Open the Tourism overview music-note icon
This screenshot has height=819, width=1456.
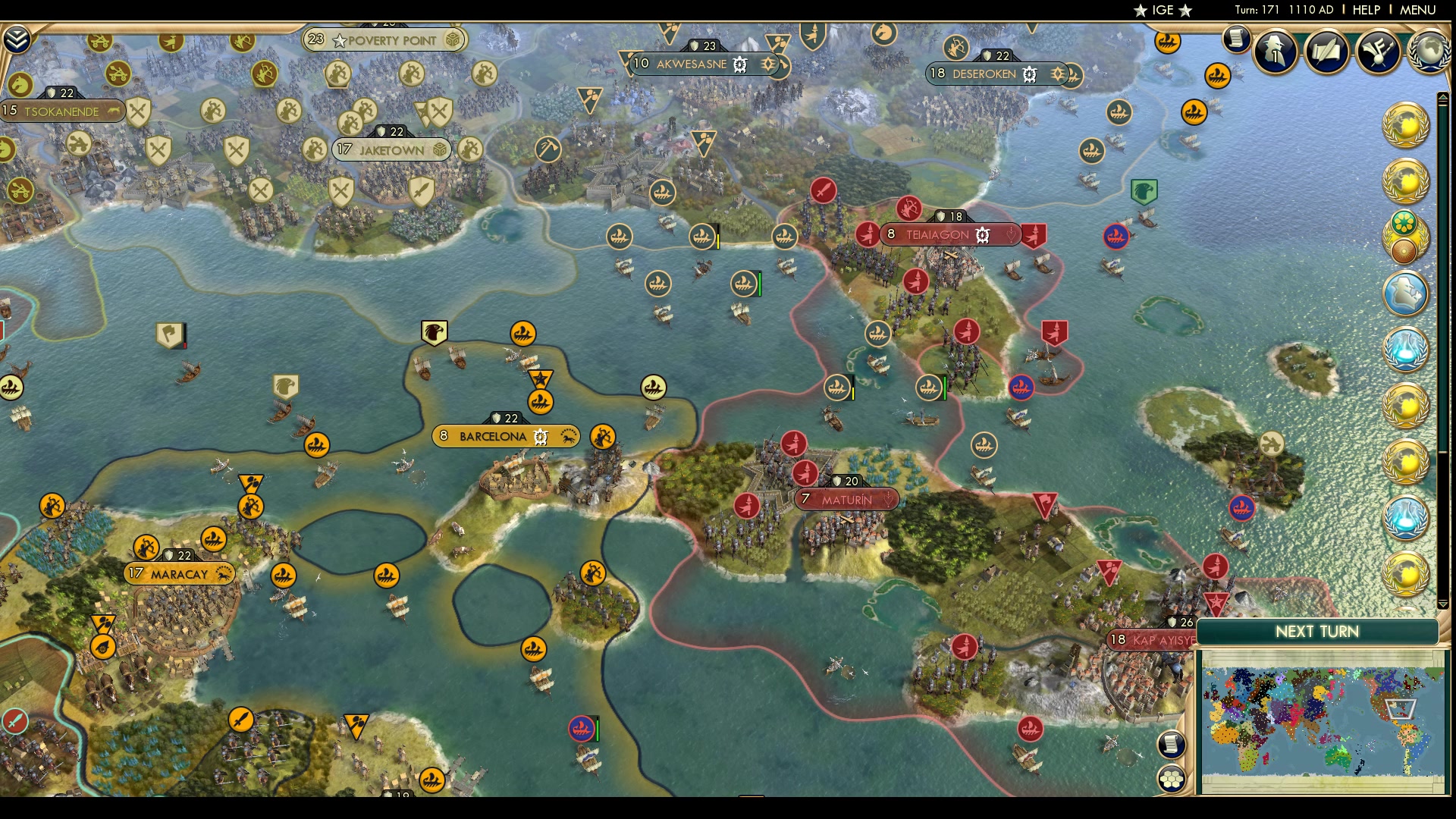[1378, 49]
